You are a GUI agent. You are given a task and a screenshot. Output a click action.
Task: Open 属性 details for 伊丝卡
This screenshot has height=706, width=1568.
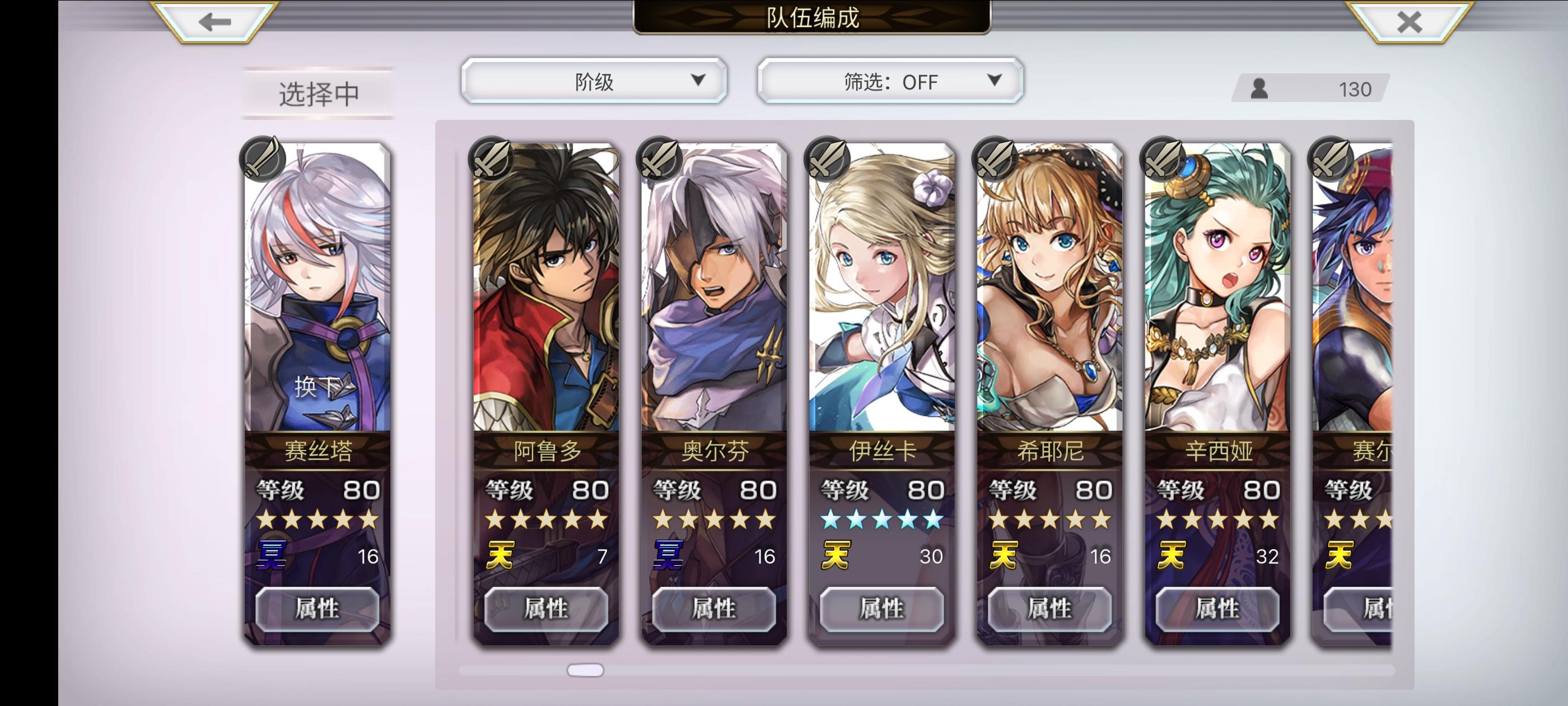(880, 609)
